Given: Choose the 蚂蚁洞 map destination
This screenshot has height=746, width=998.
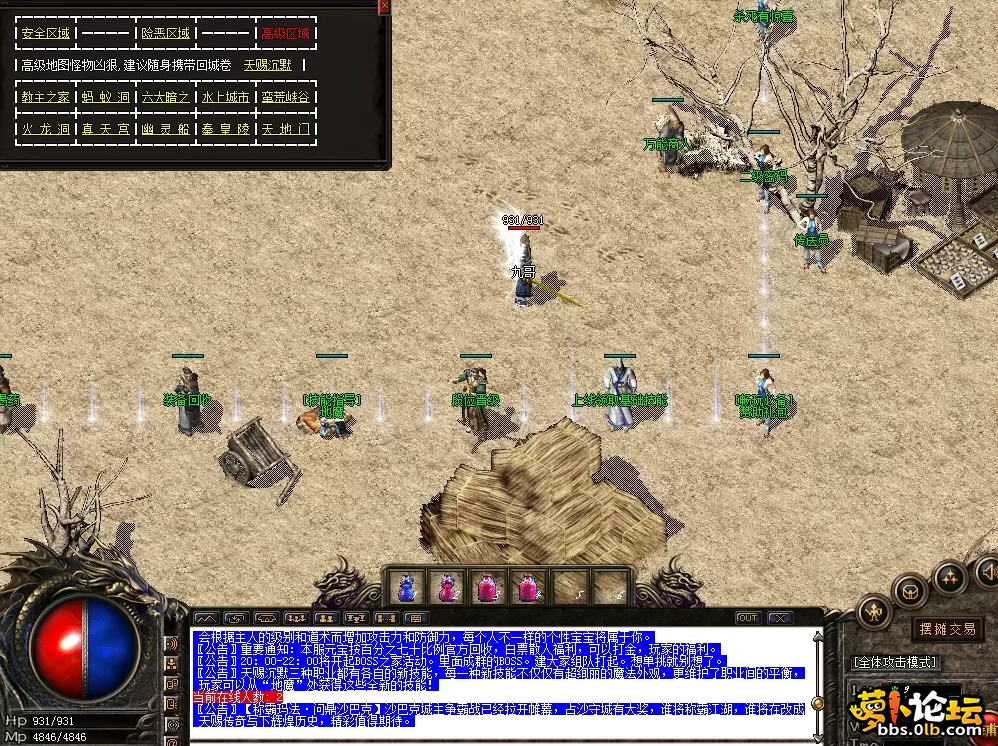Looking at the screenshot, I should (106, 97).
